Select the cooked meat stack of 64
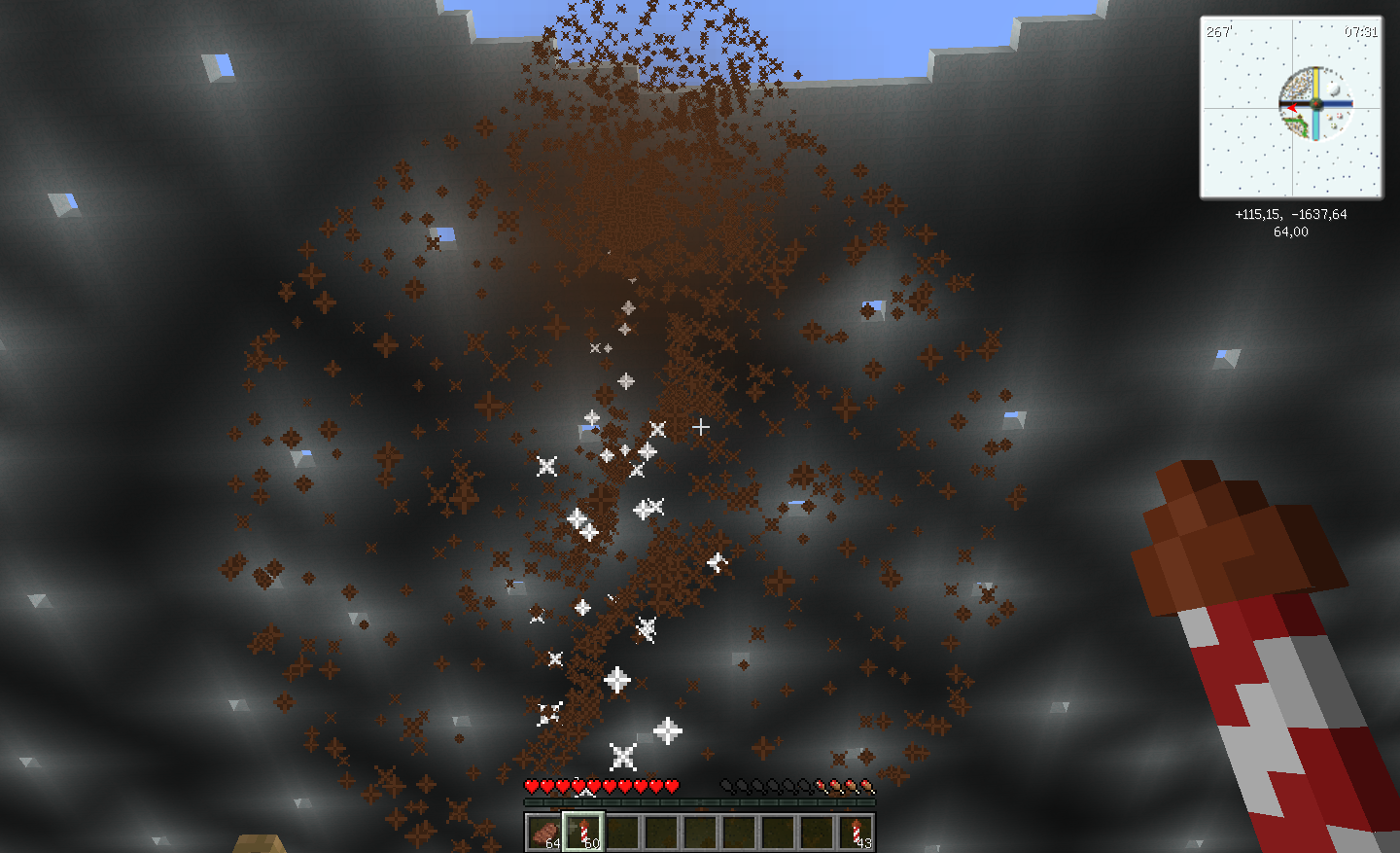This screenshot has width=1400, height=853. [544, 833]
